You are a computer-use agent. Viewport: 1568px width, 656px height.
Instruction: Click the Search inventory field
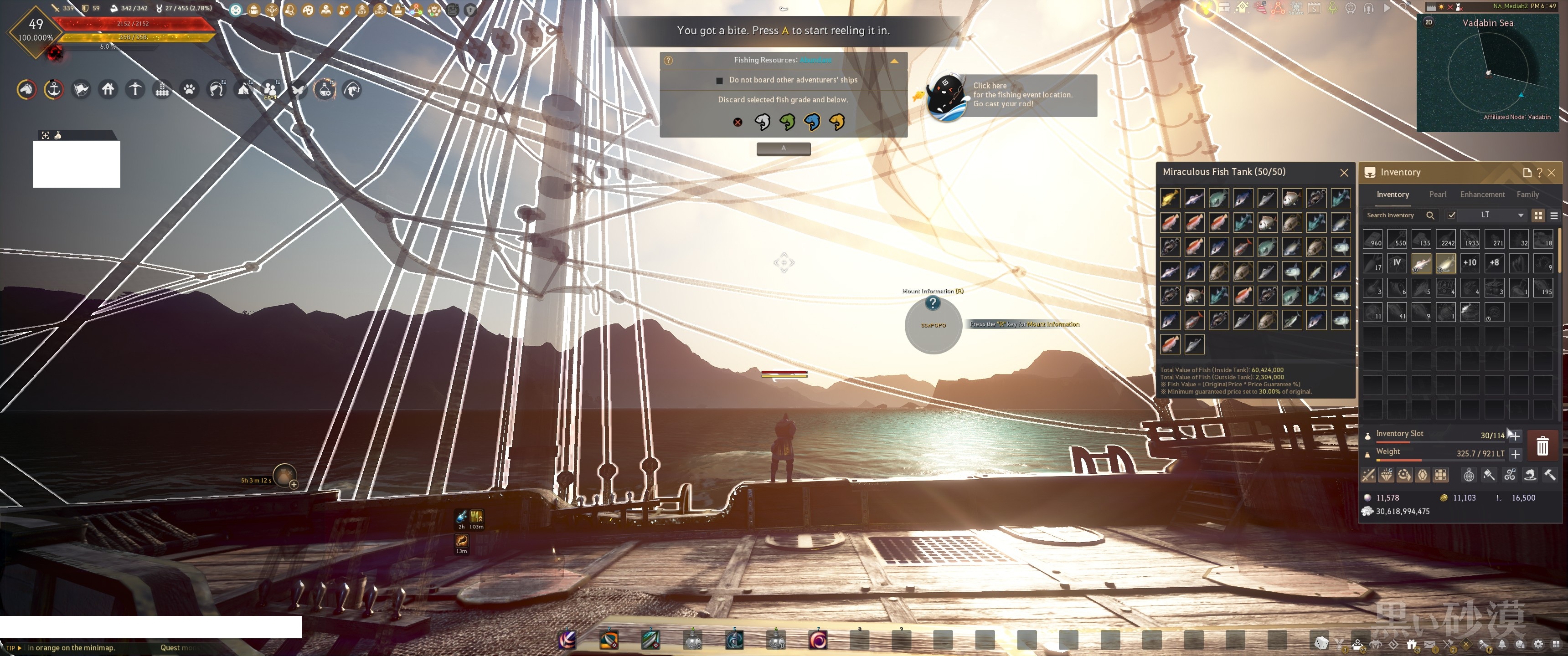tap(1393, 215)
